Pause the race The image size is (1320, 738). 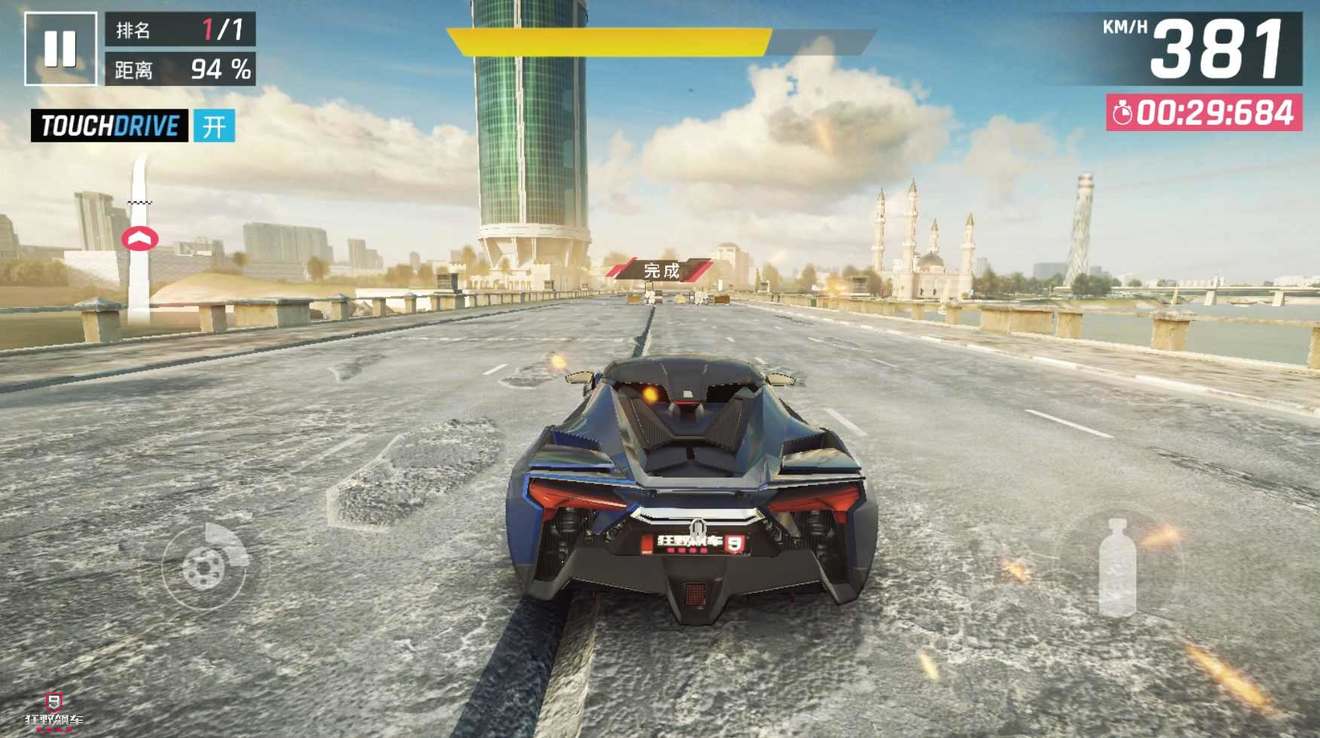[60, 48]
